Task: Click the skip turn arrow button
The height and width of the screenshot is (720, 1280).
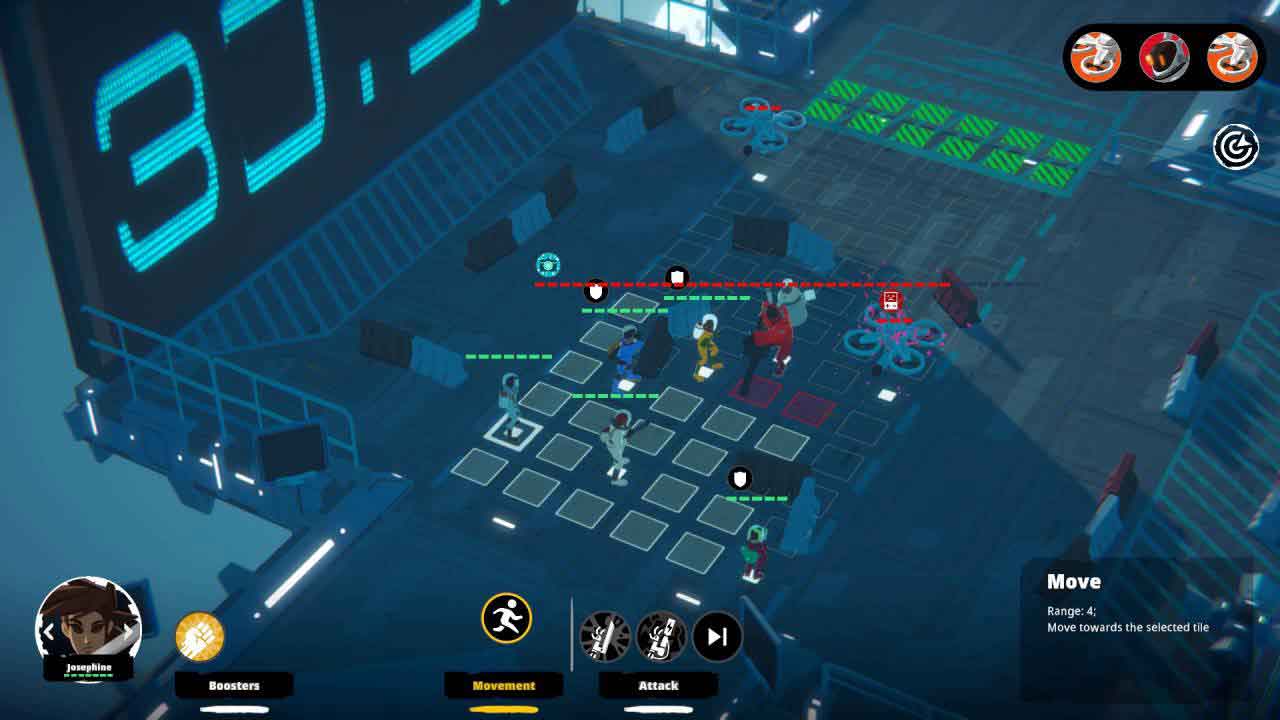Action: click(x=717, y=637)
